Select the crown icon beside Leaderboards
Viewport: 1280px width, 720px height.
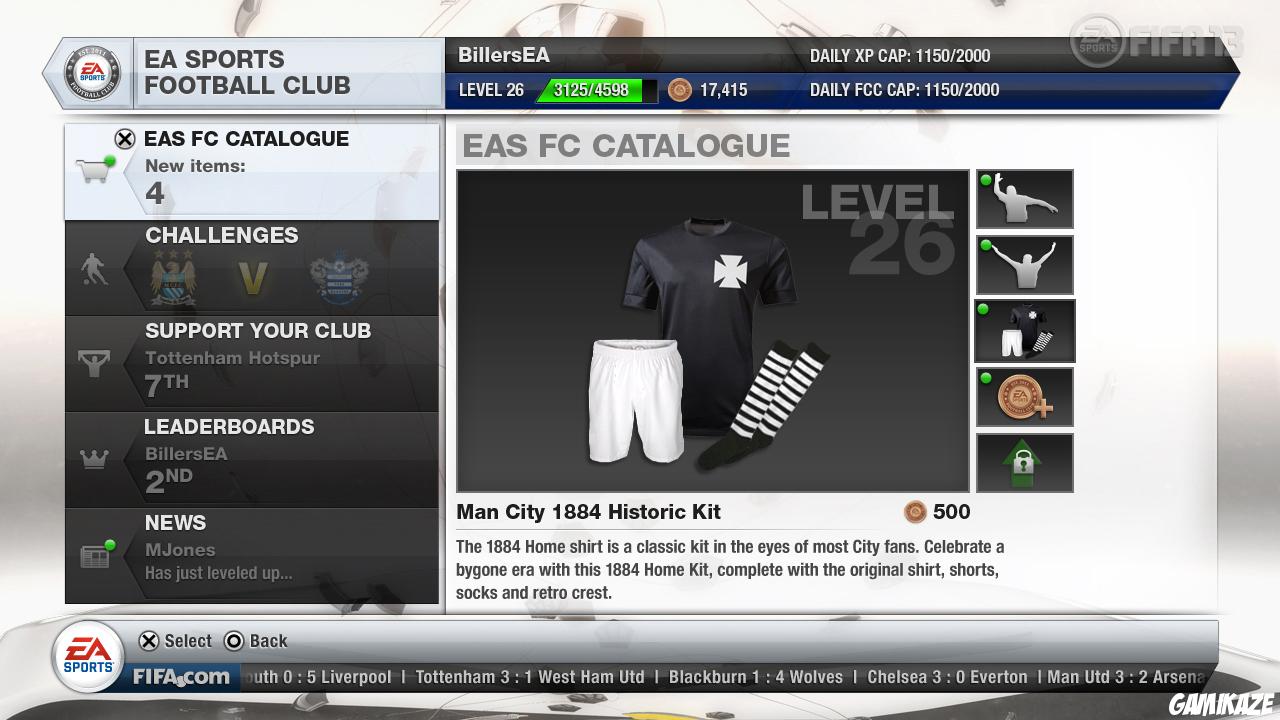coord(93,458)
